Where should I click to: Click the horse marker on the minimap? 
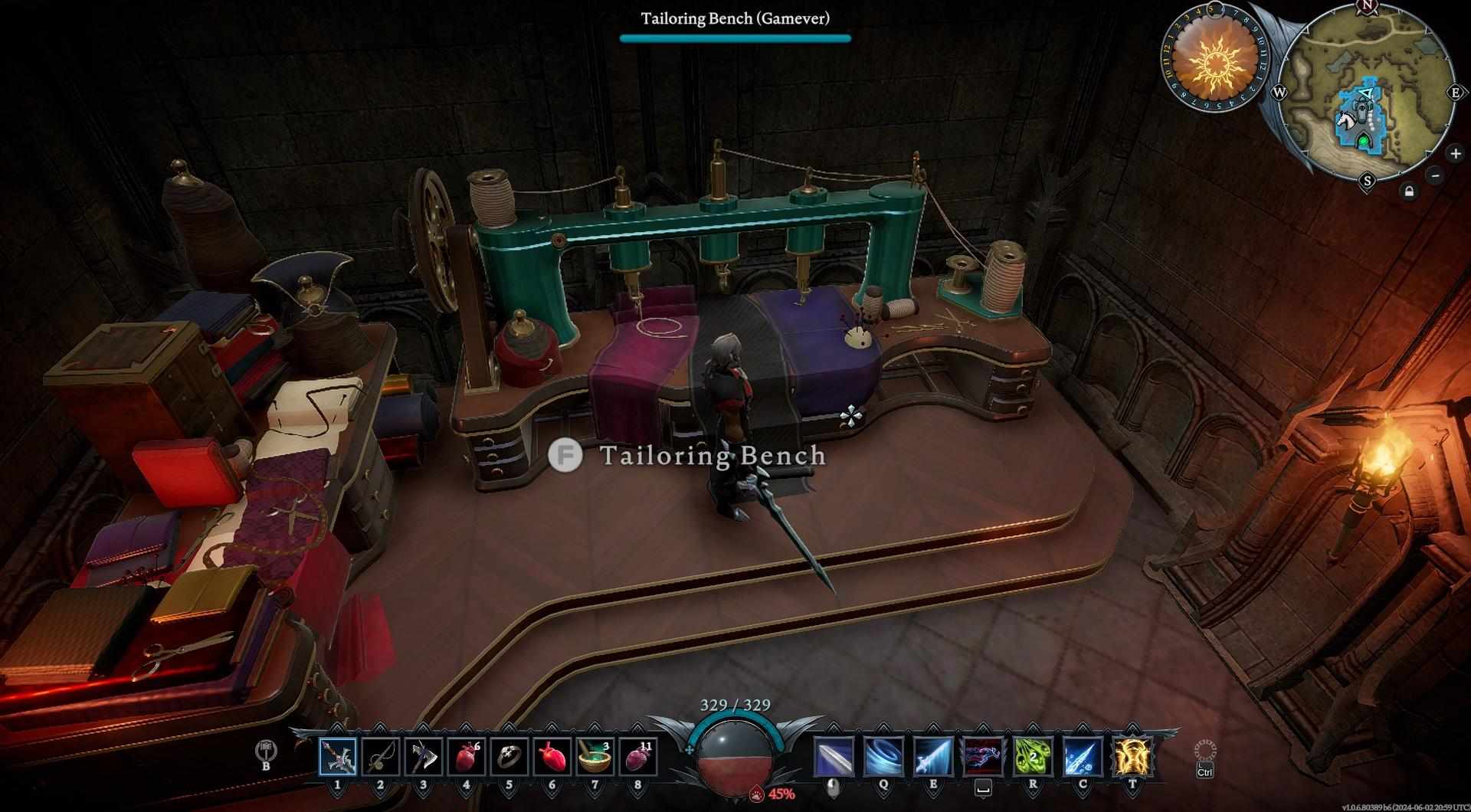[x=1345, y=120]
